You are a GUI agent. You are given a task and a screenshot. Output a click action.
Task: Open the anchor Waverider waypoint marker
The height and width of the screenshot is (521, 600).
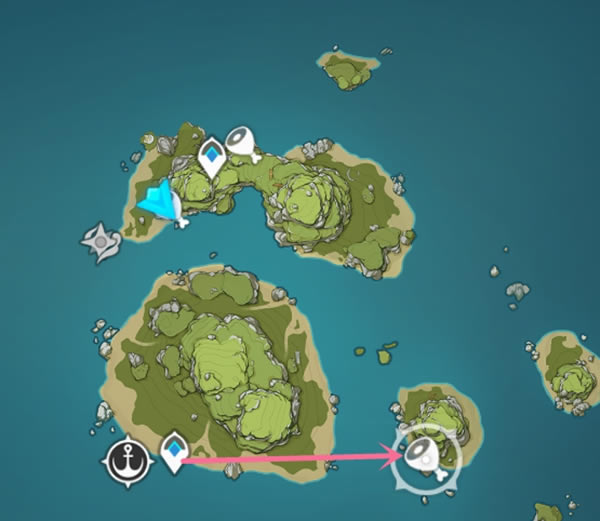(129, 460)
